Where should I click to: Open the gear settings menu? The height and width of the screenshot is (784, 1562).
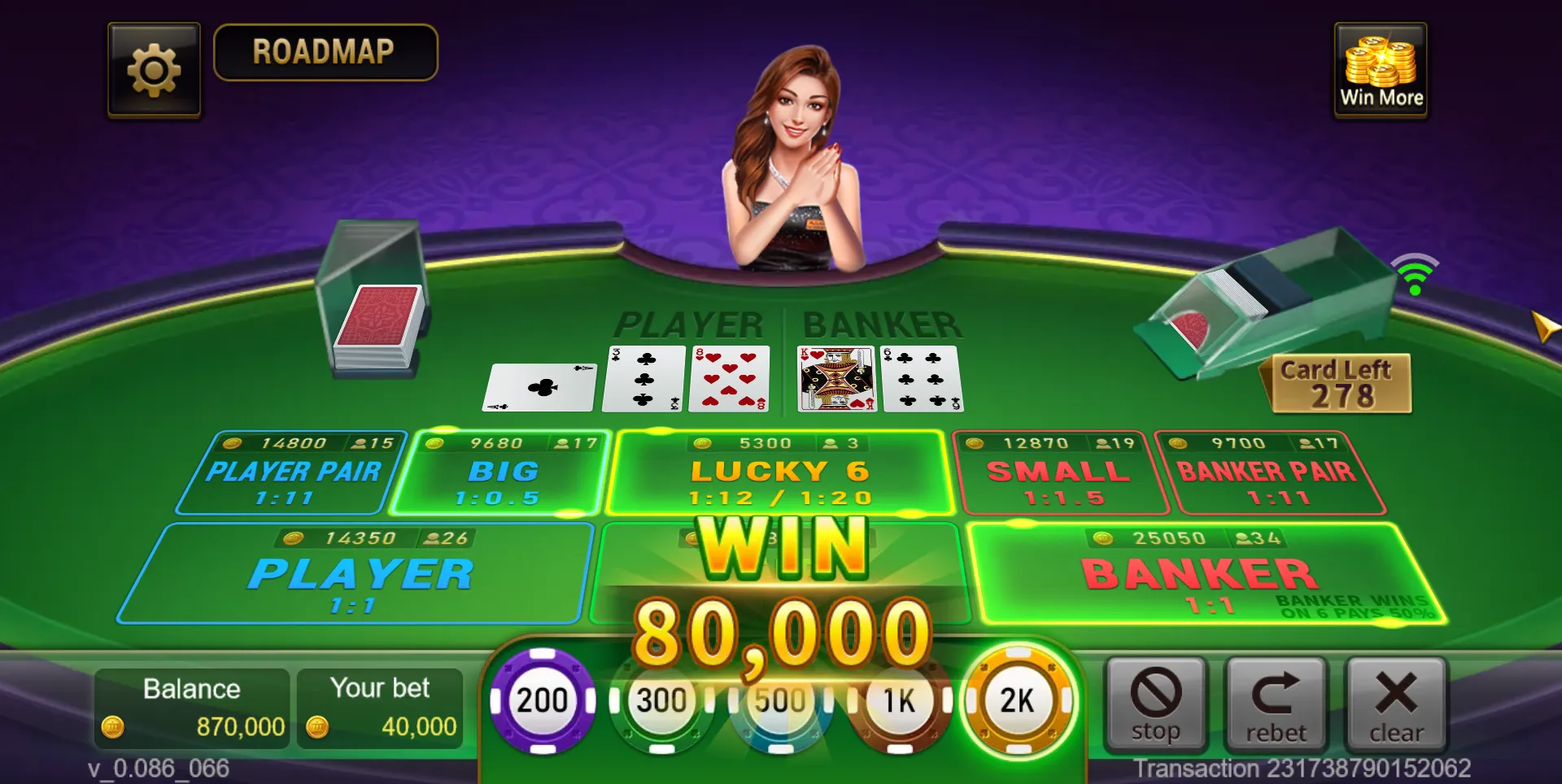[x=154, y=70]
